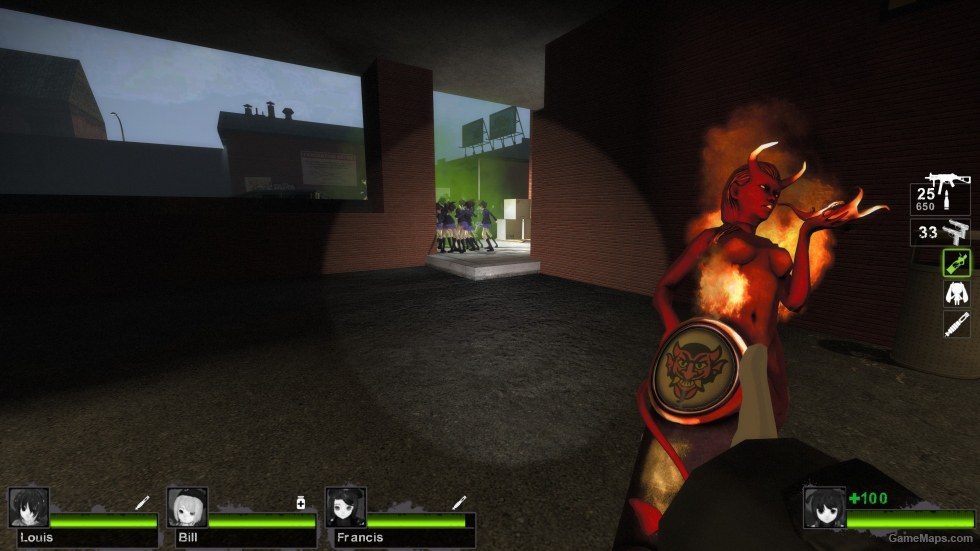
Task: Switch to the dual pistols slot
Action: click(x=941, y=233)
